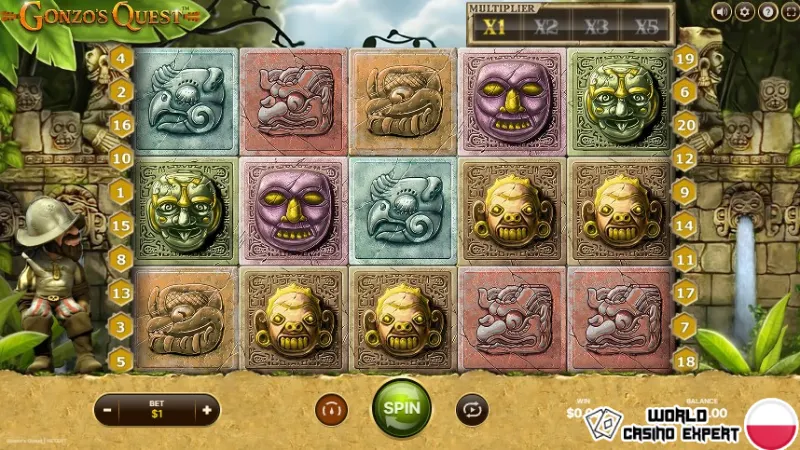Increase the bet with the plus button
This screenshot has width=800, height=450.
click(x=206, y=409)
